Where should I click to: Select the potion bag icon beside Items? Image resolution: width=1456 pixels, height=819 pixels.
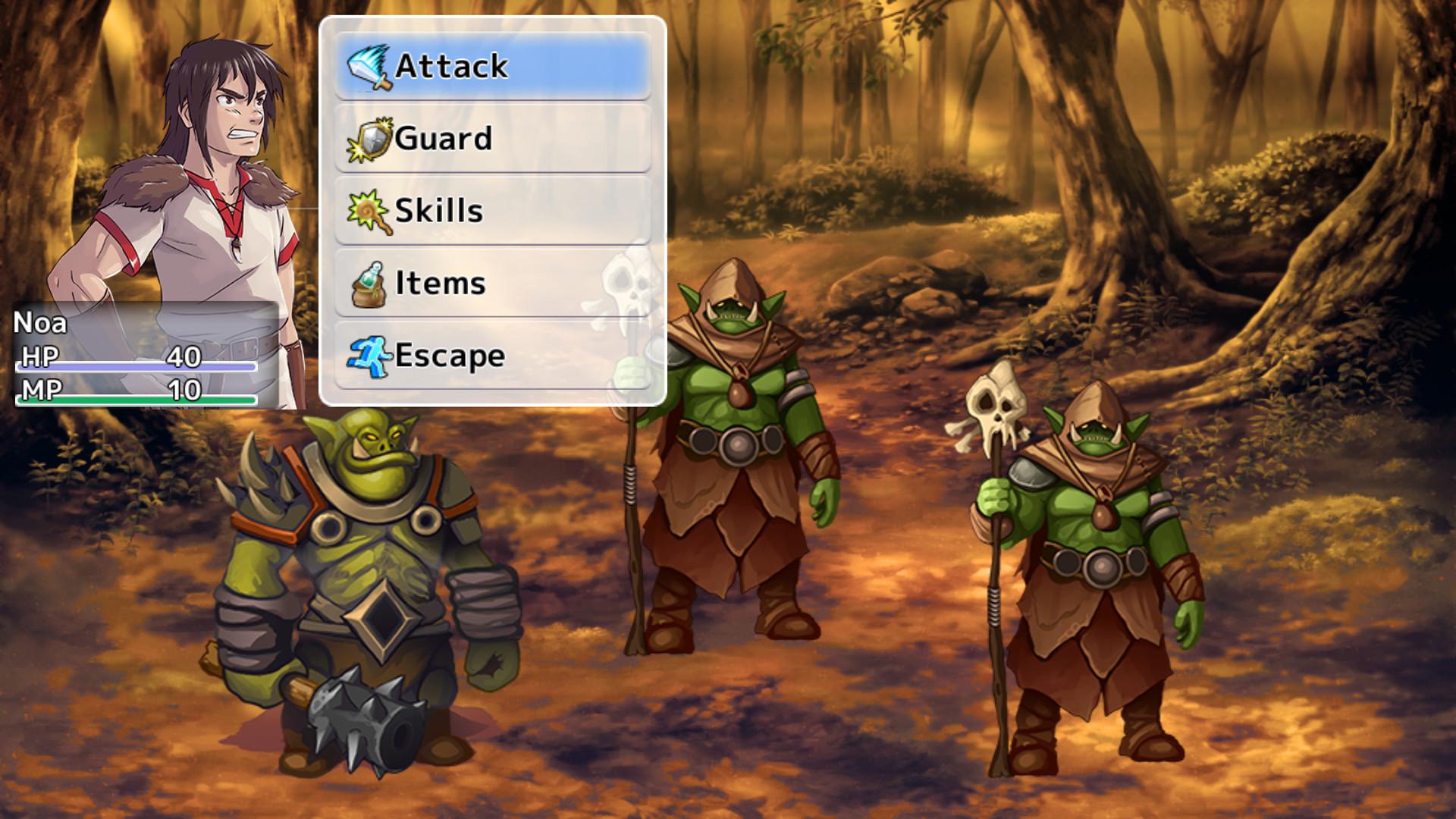pos(369,282)
